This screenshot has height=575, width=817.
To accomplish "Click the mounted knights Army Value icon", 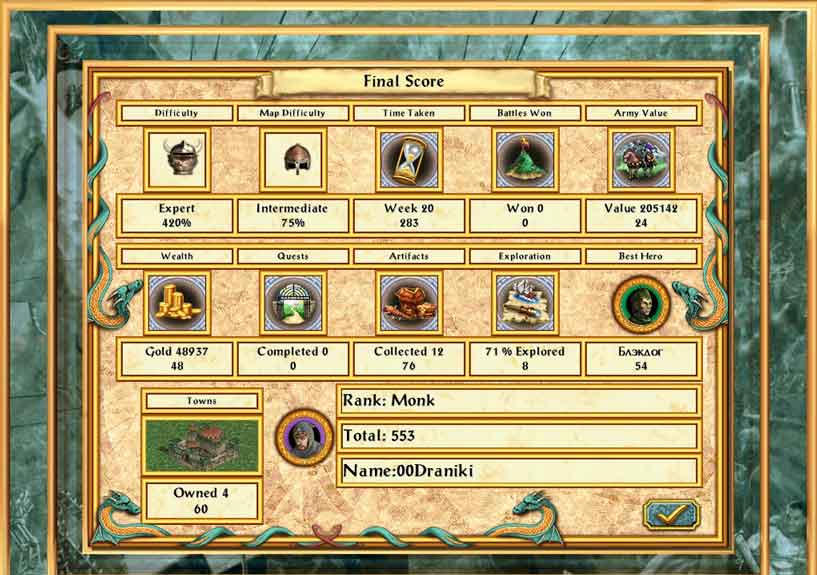I will tap(641, 159).
